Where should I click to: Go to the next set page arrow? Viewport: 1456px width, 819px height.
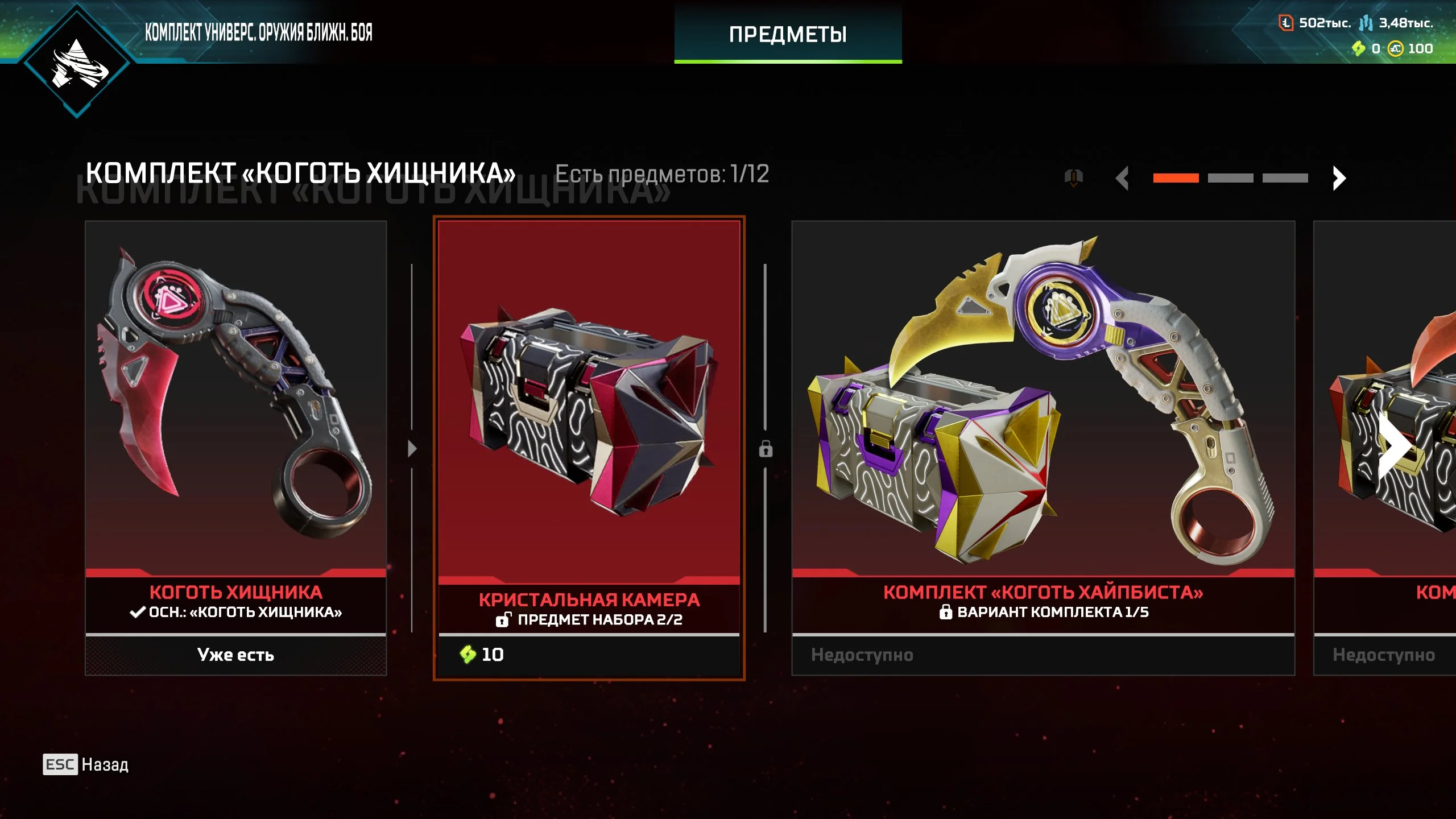[1339, 179]
